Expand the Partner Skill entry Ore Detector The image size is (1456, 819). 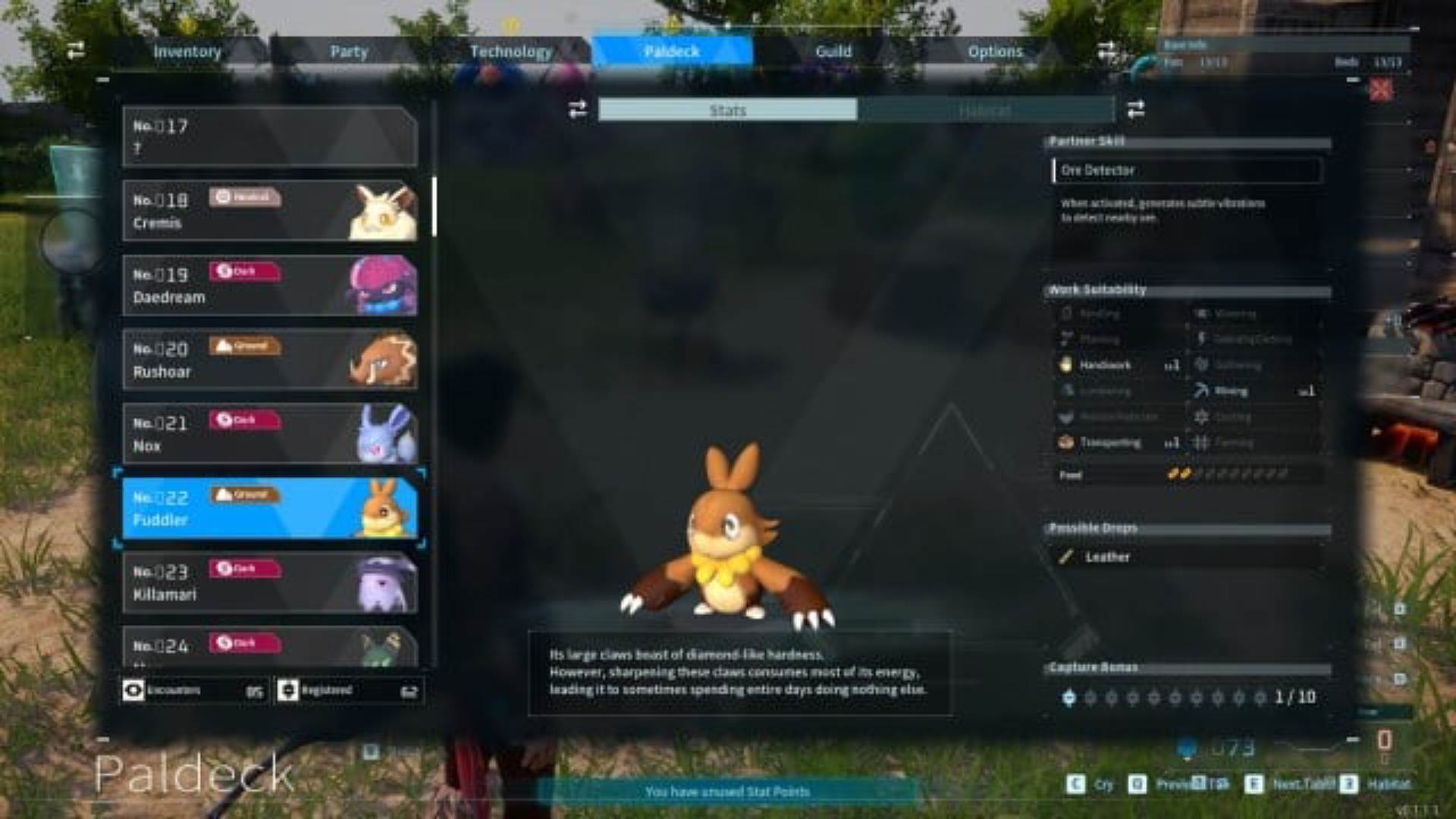click(x=1185, y=171)
